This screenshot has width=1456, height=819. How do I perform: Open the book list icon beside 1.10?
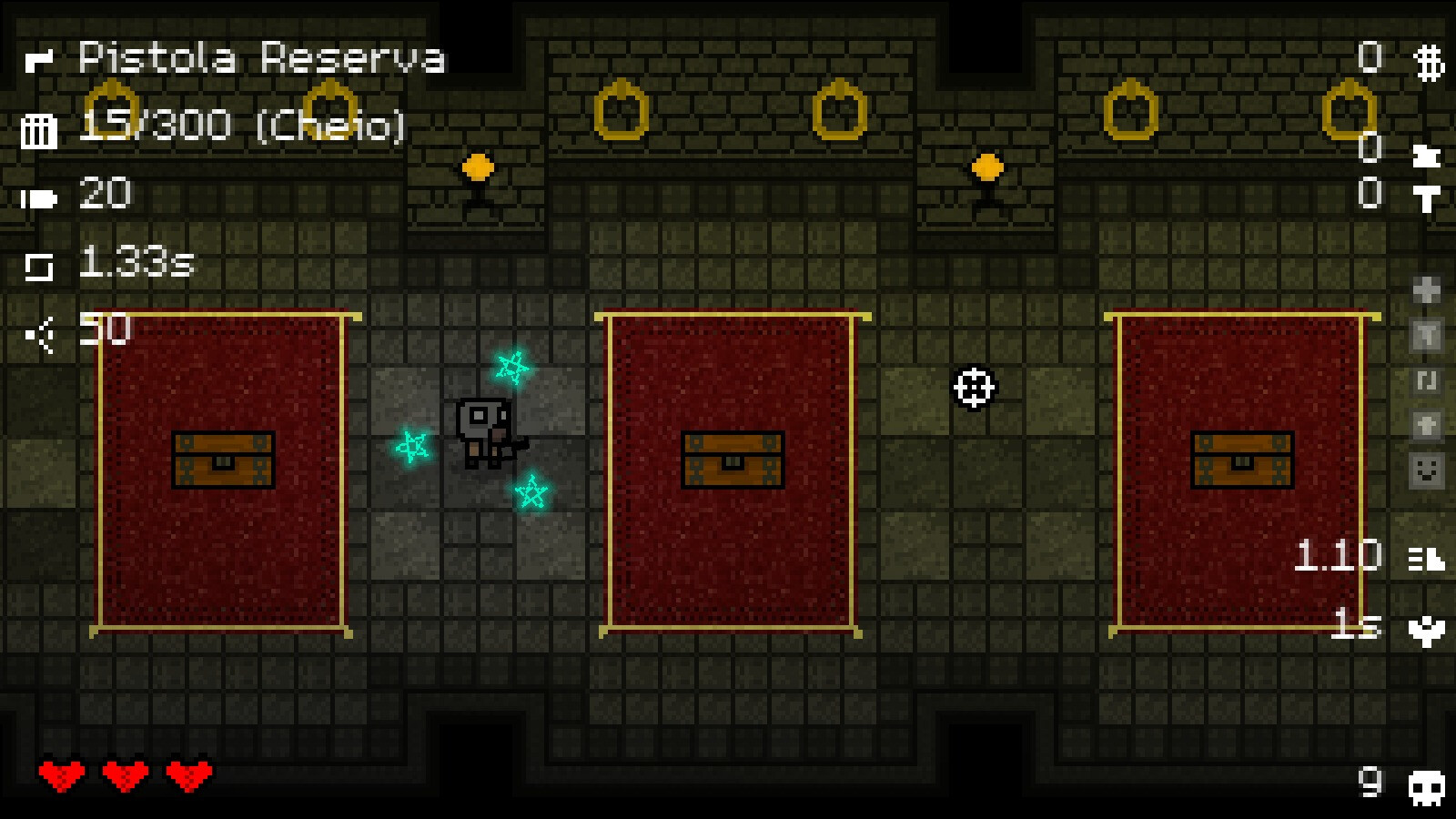tap(1425, 557)
